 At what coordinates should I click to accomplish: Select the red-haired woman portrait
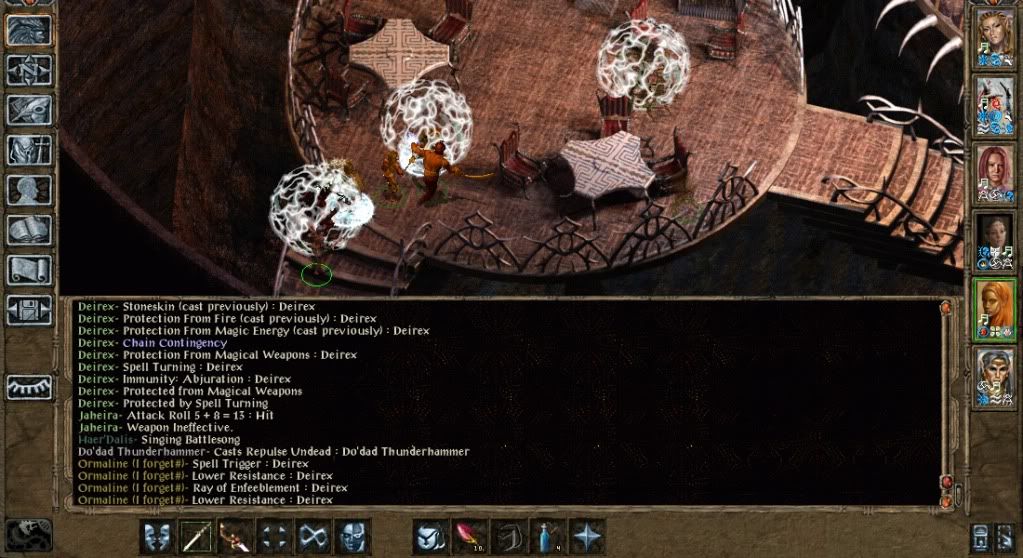[x=995, y=174]
